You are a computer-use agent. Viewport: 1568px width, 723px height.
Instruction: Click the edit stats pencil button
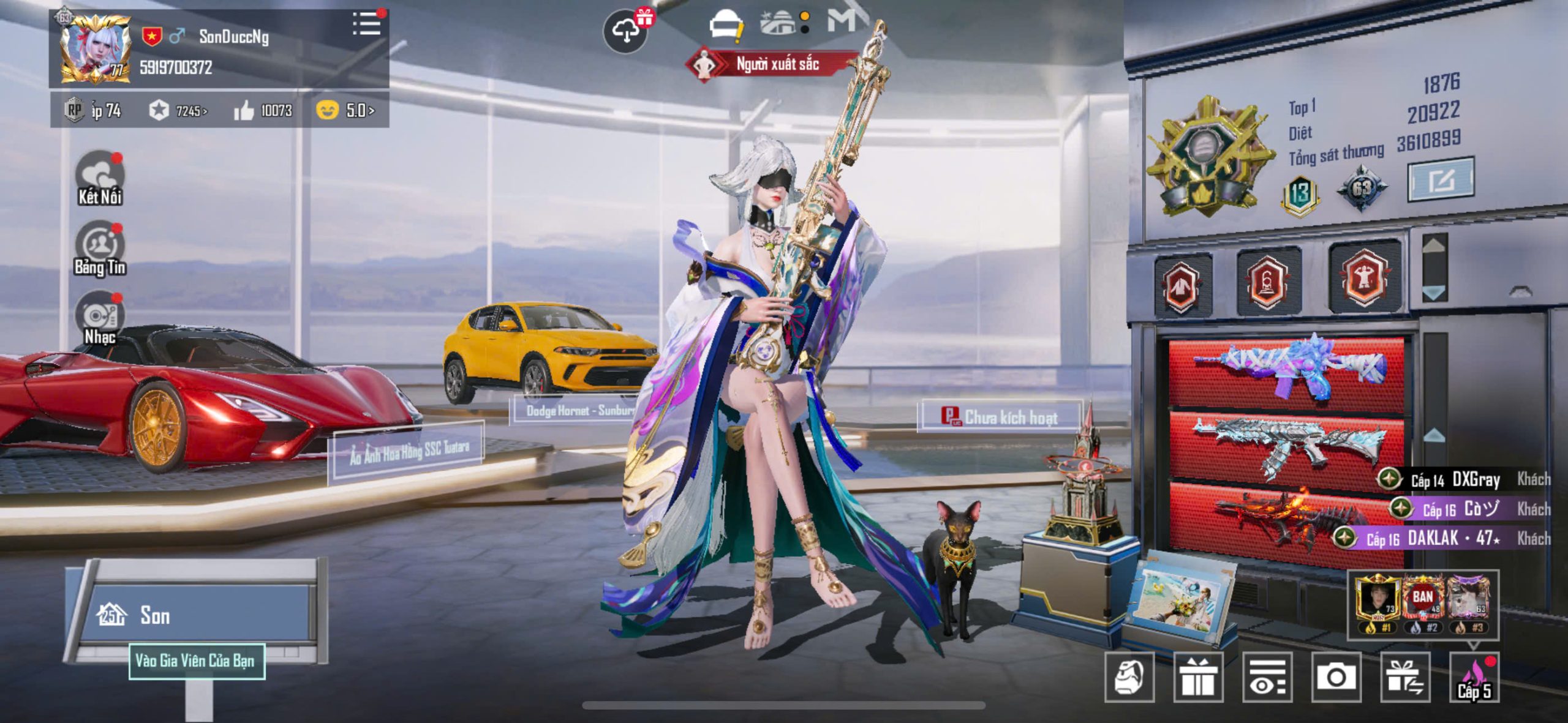coord(1441,180)
